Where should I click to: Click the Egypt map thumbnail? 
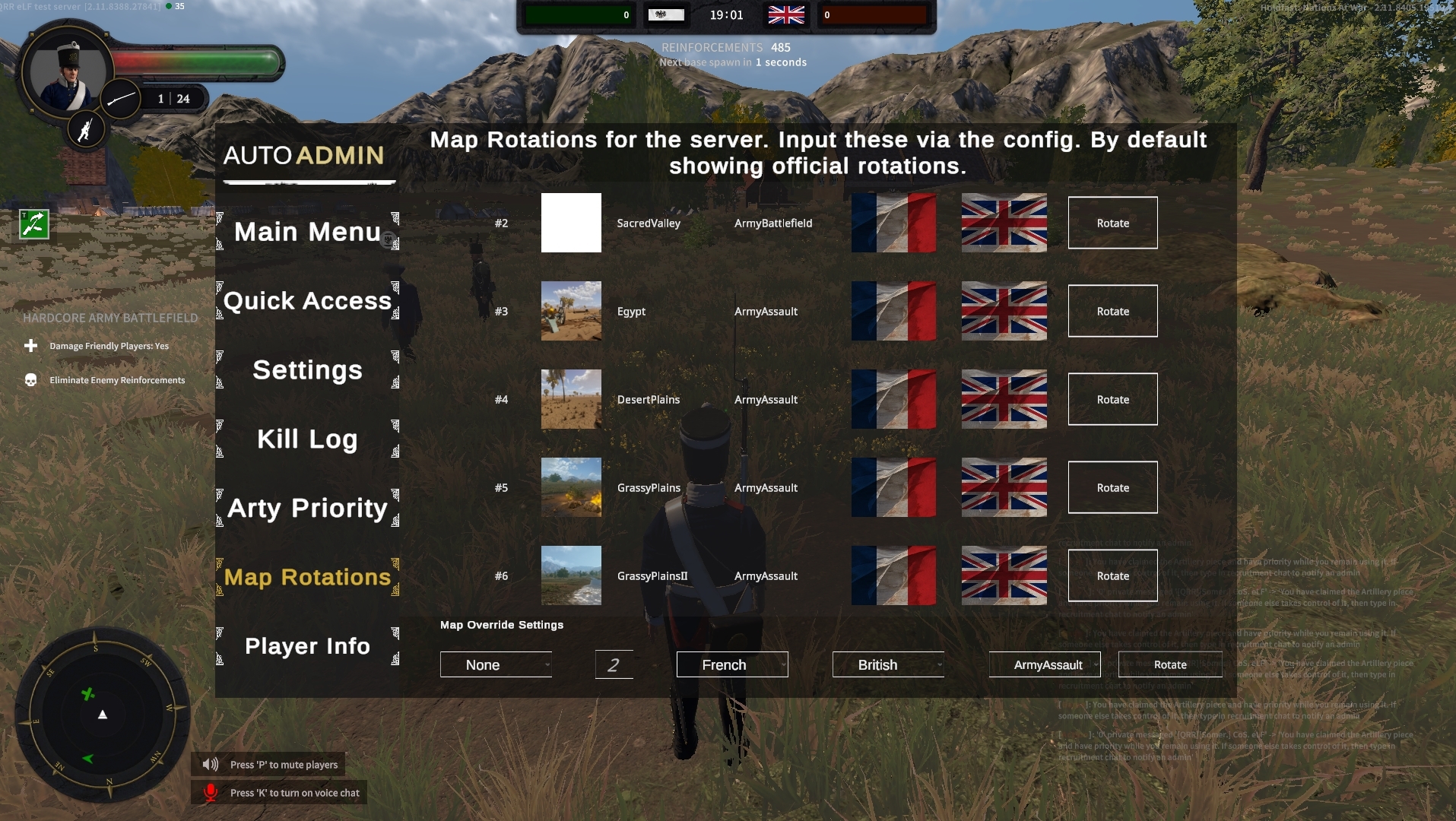(571, 311)
